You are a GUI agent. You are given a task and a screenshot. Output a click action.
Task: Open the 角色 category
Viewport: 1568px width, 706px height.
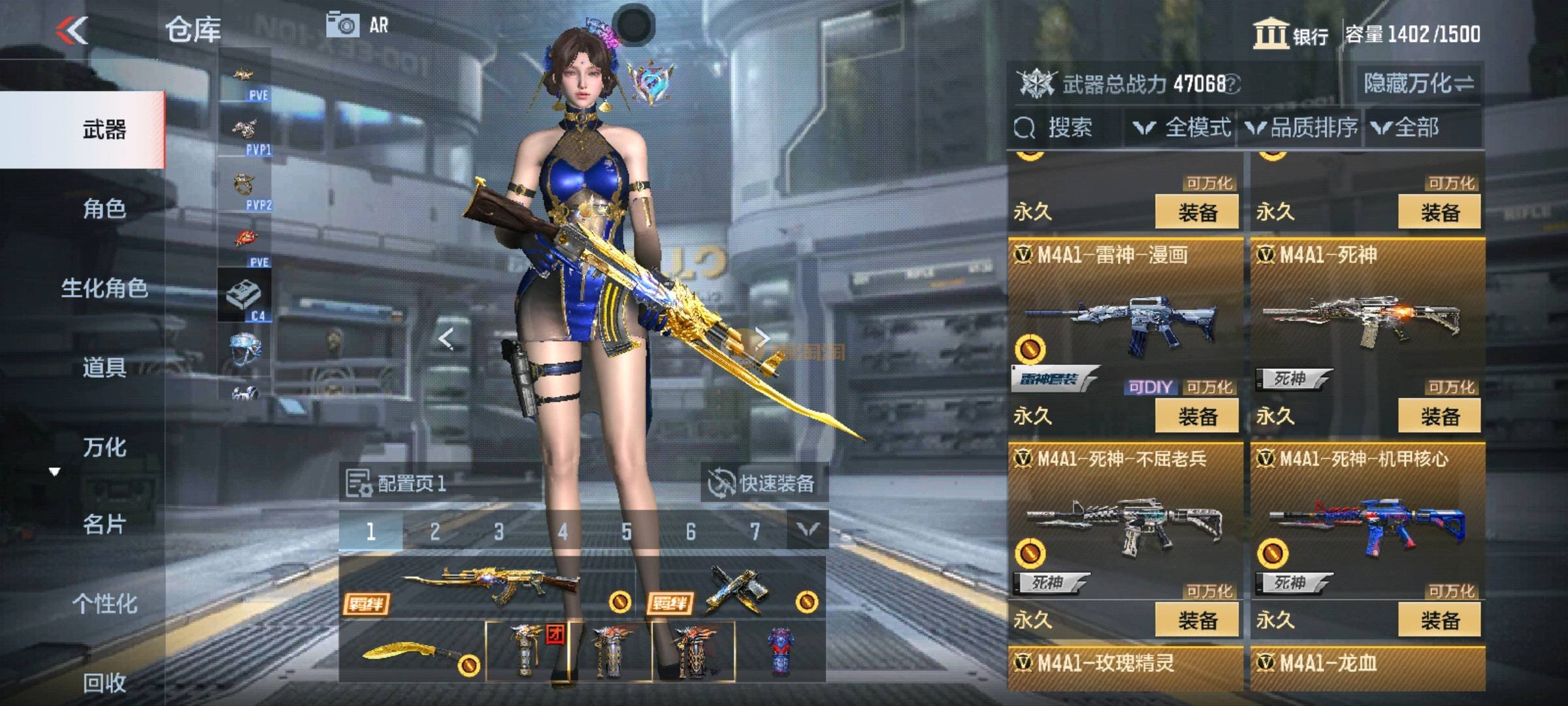pyautogui.click(x=105, y=209)
